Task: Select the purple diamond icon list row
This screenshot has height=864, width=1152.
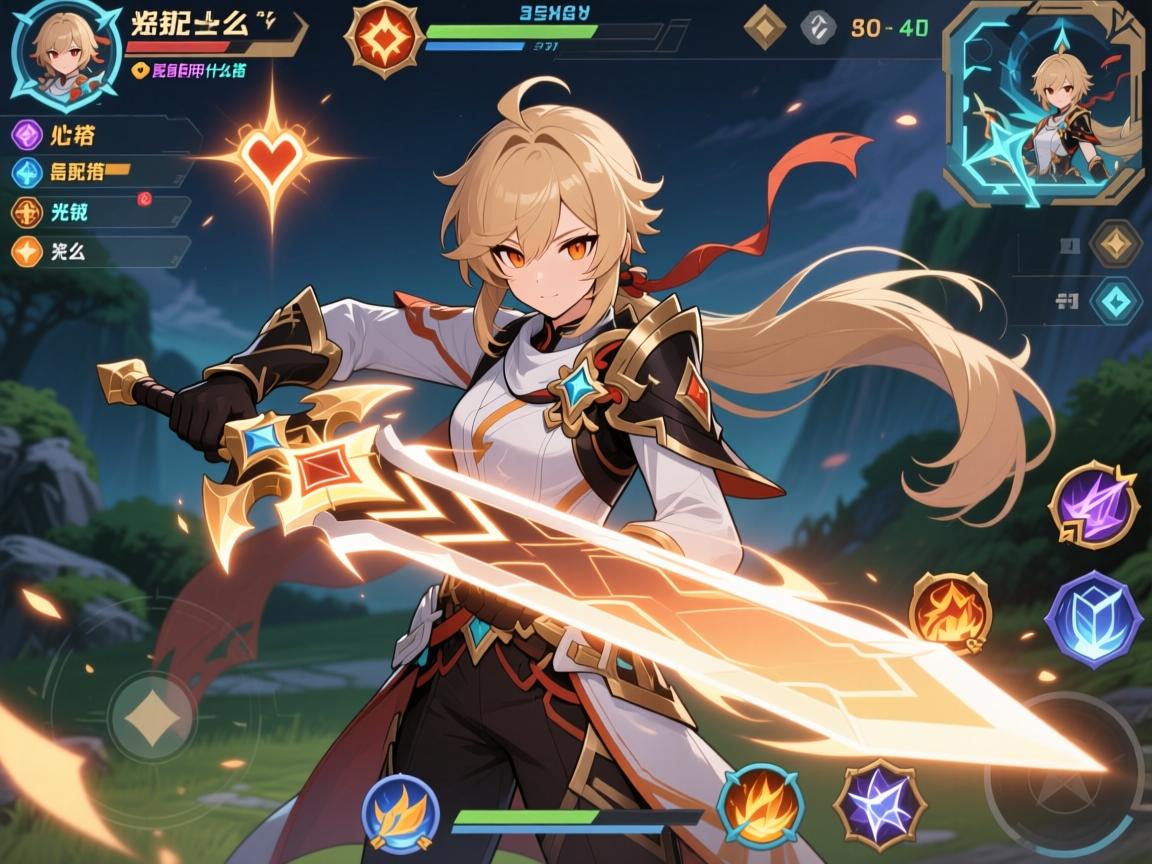Action: pyautogui.click(x=100, y=135)
